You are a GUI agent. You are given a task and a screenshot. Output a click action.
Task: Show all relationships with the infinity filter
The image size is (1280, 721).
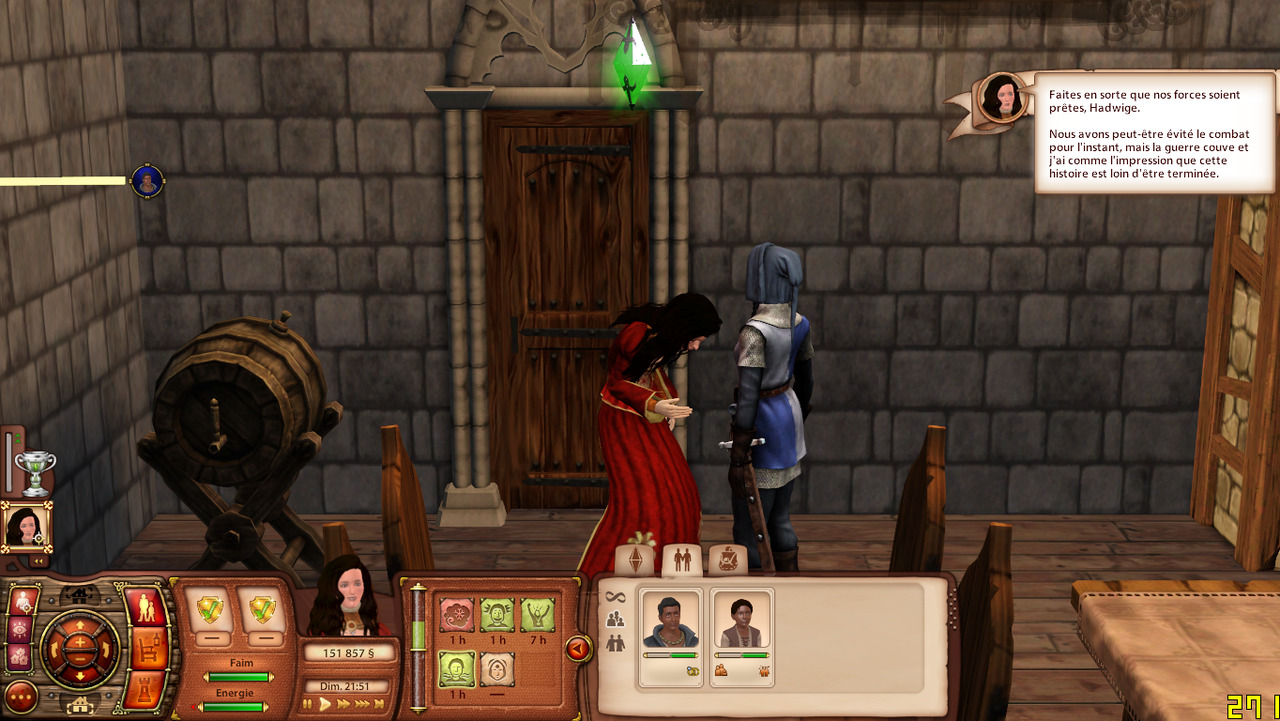point(615,597)
